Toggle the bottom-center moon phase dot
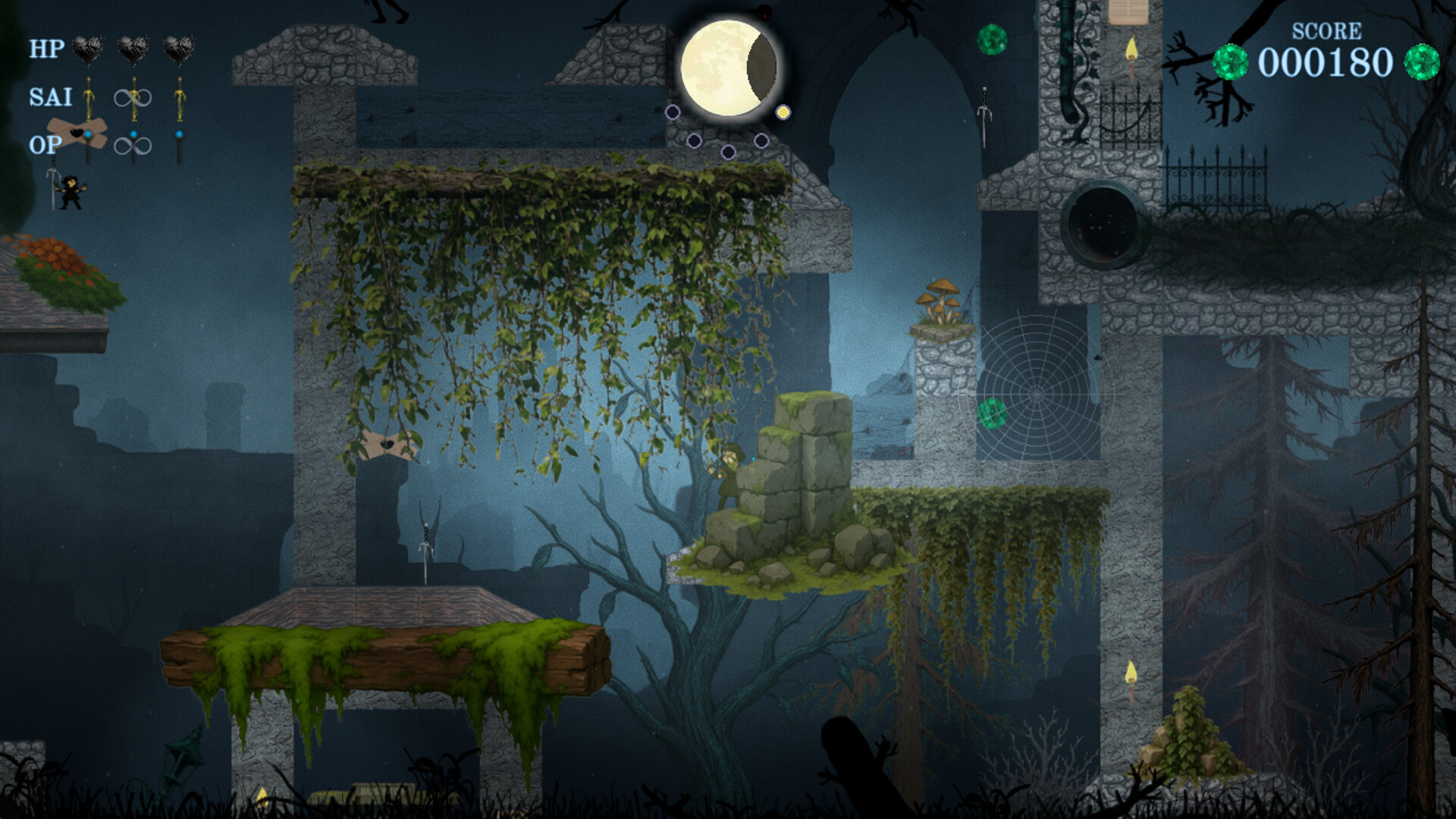This screenshot has height=819, width=1456. 728,152
